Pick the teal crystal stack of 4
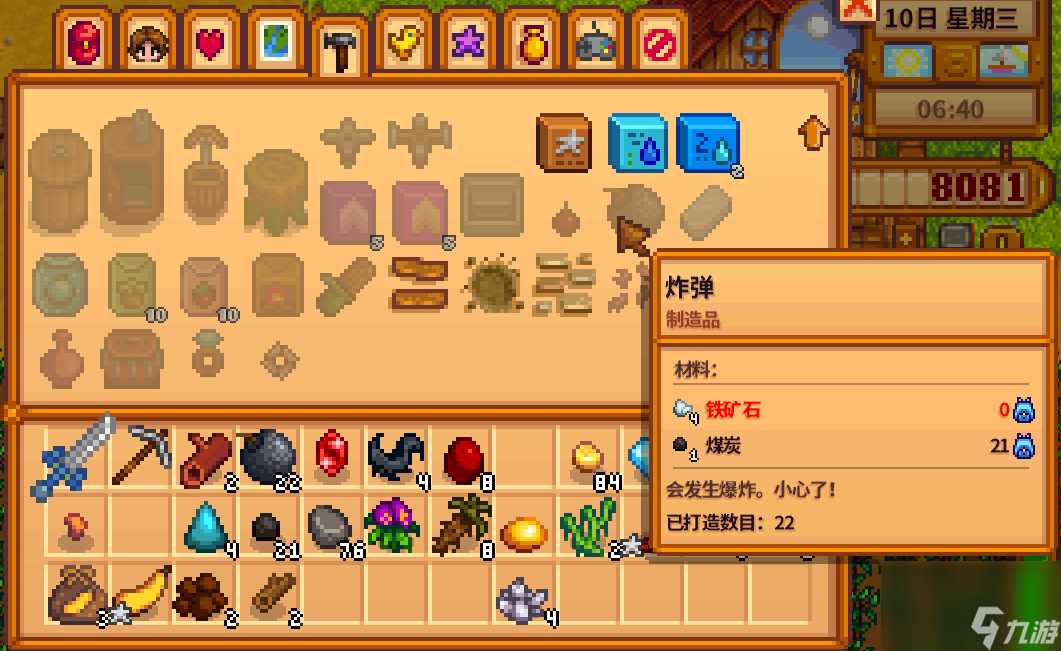The image size is (1061, 651). point(205,526)
